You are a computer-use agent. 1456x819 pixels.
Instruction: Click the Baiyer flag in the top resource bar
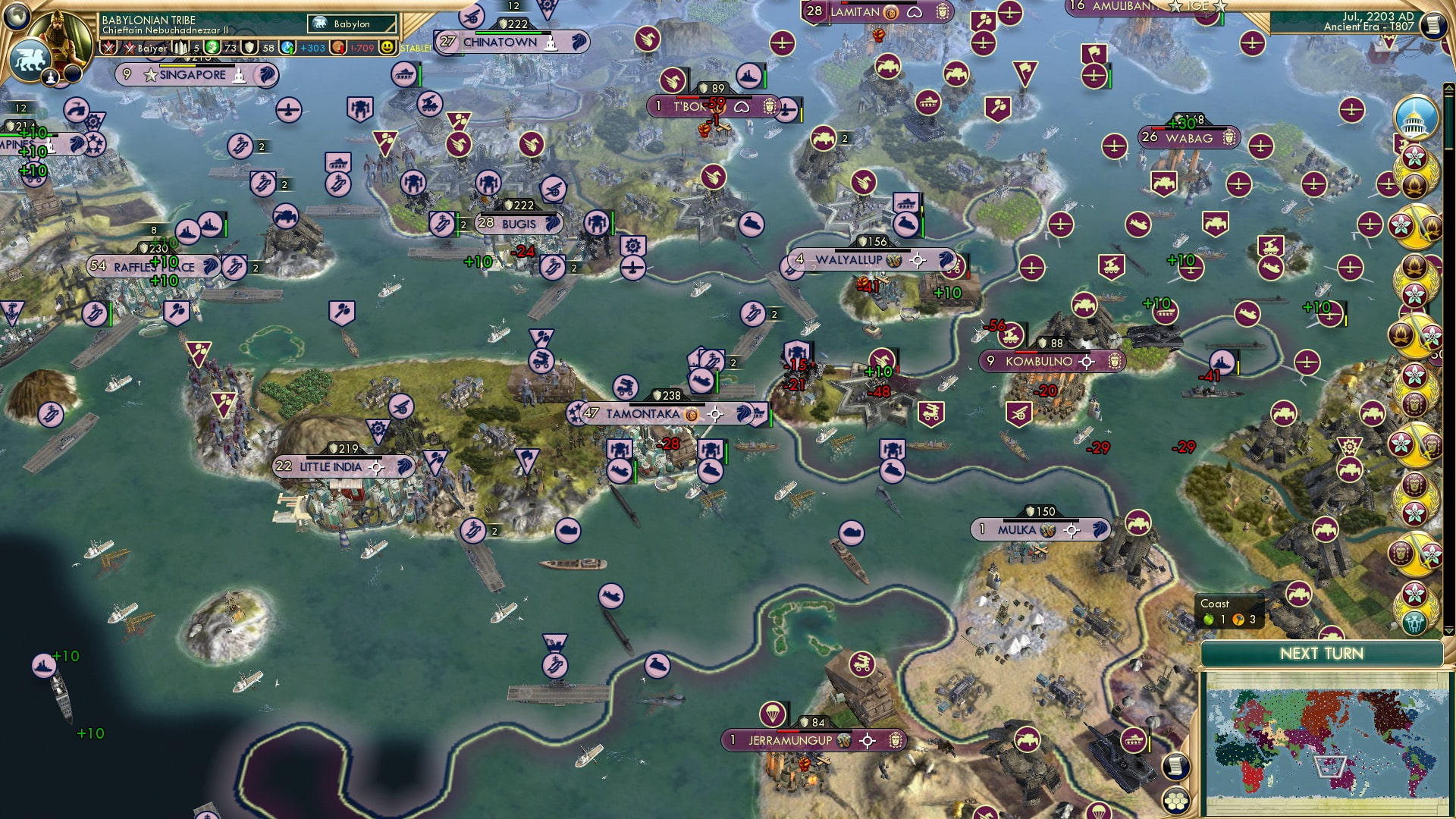coord(129,47)
